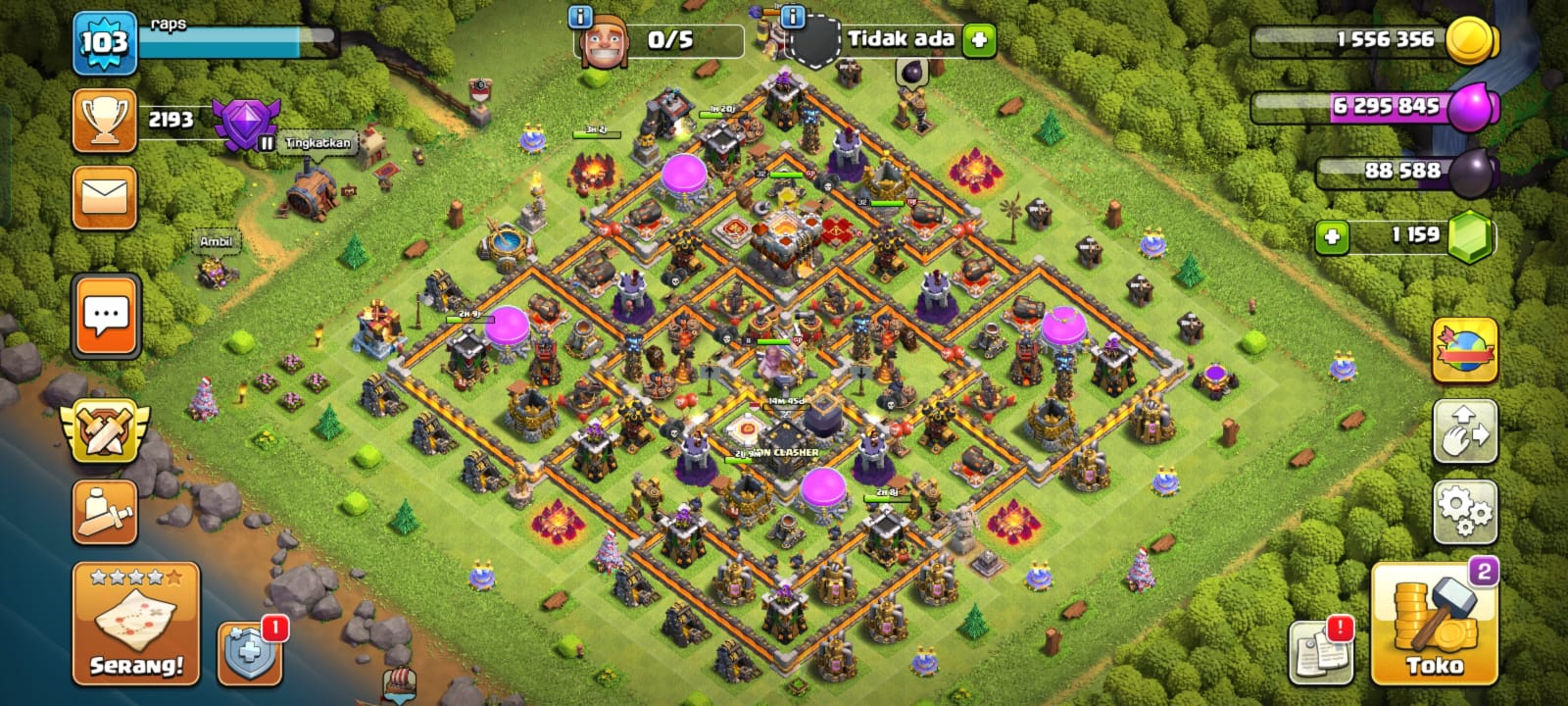
Task: Open the layout editor hand button
Action: (1464, 431)
